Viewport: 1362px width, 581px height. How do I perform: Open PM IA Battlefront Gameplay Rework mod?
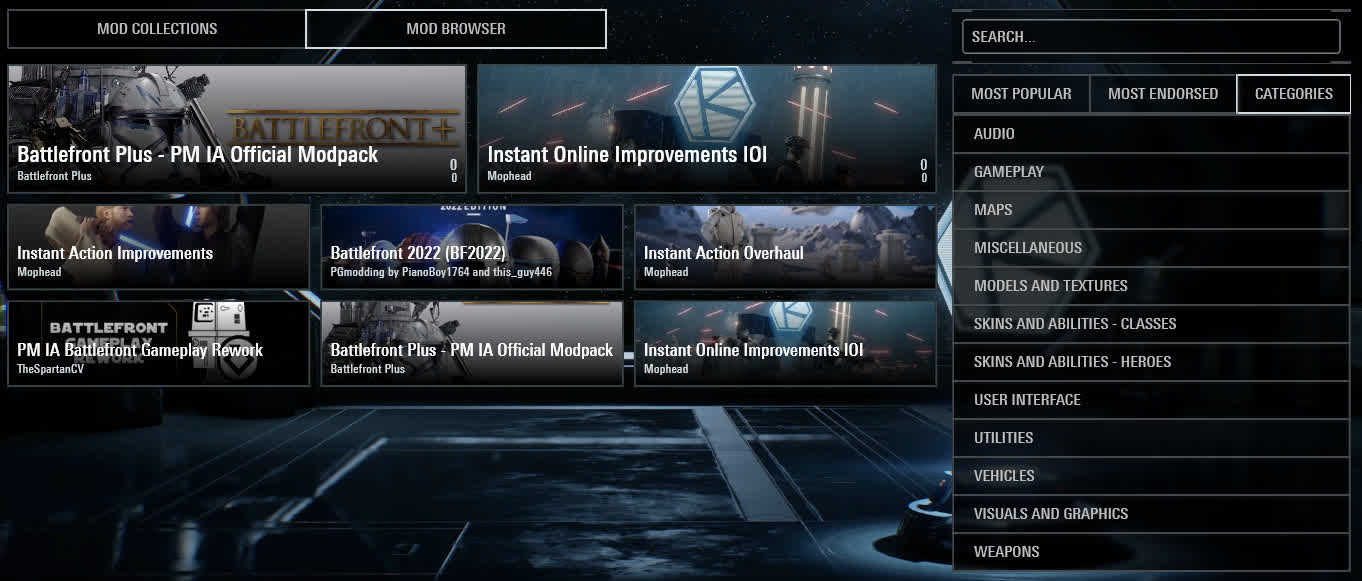coord(158,344)
